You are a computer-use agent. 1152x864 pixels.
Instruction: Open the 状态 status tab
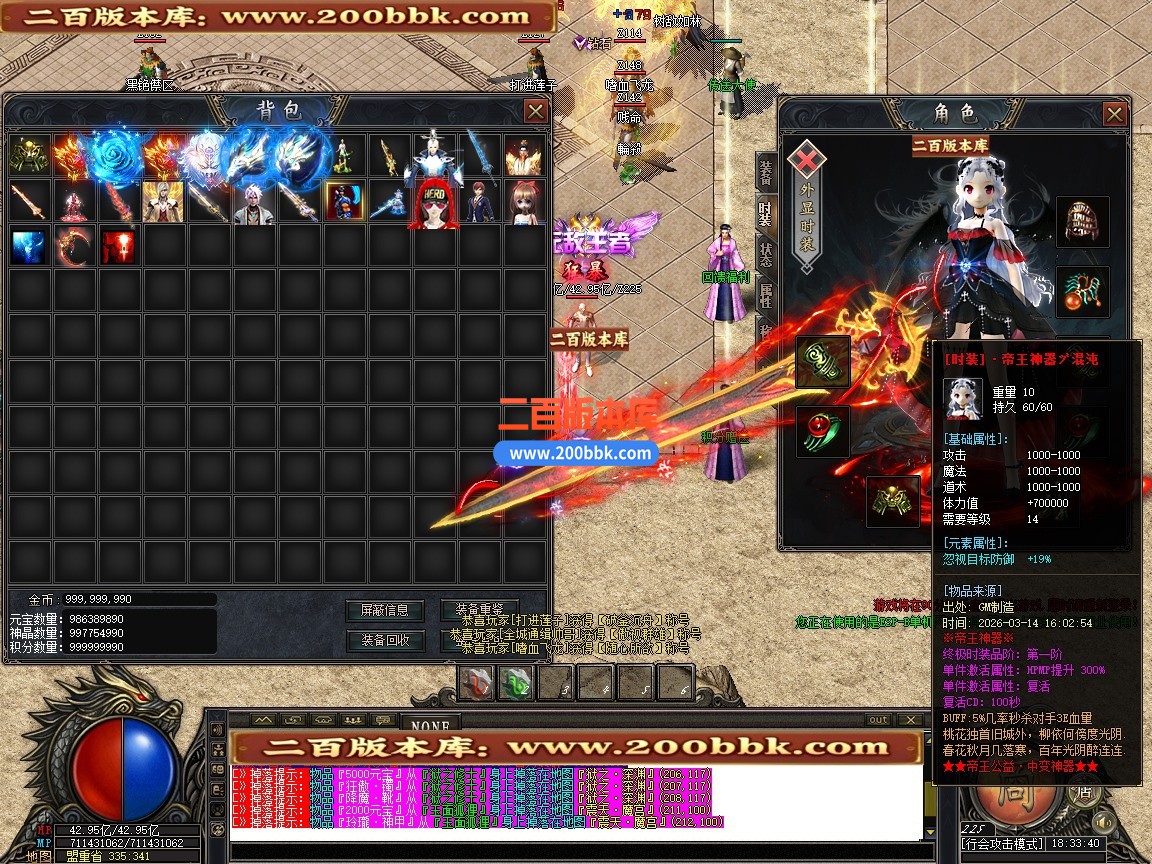click(765, 252)
